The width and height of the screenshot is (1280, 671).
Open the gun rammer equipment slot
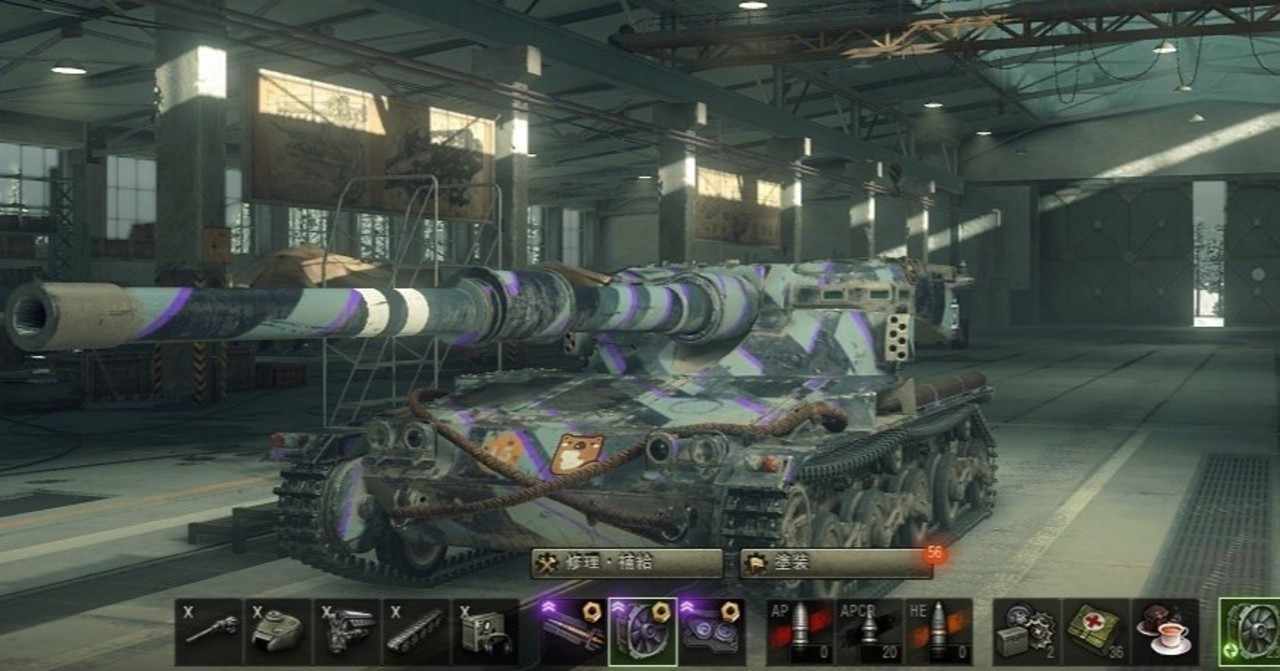(x=573, y=632)
